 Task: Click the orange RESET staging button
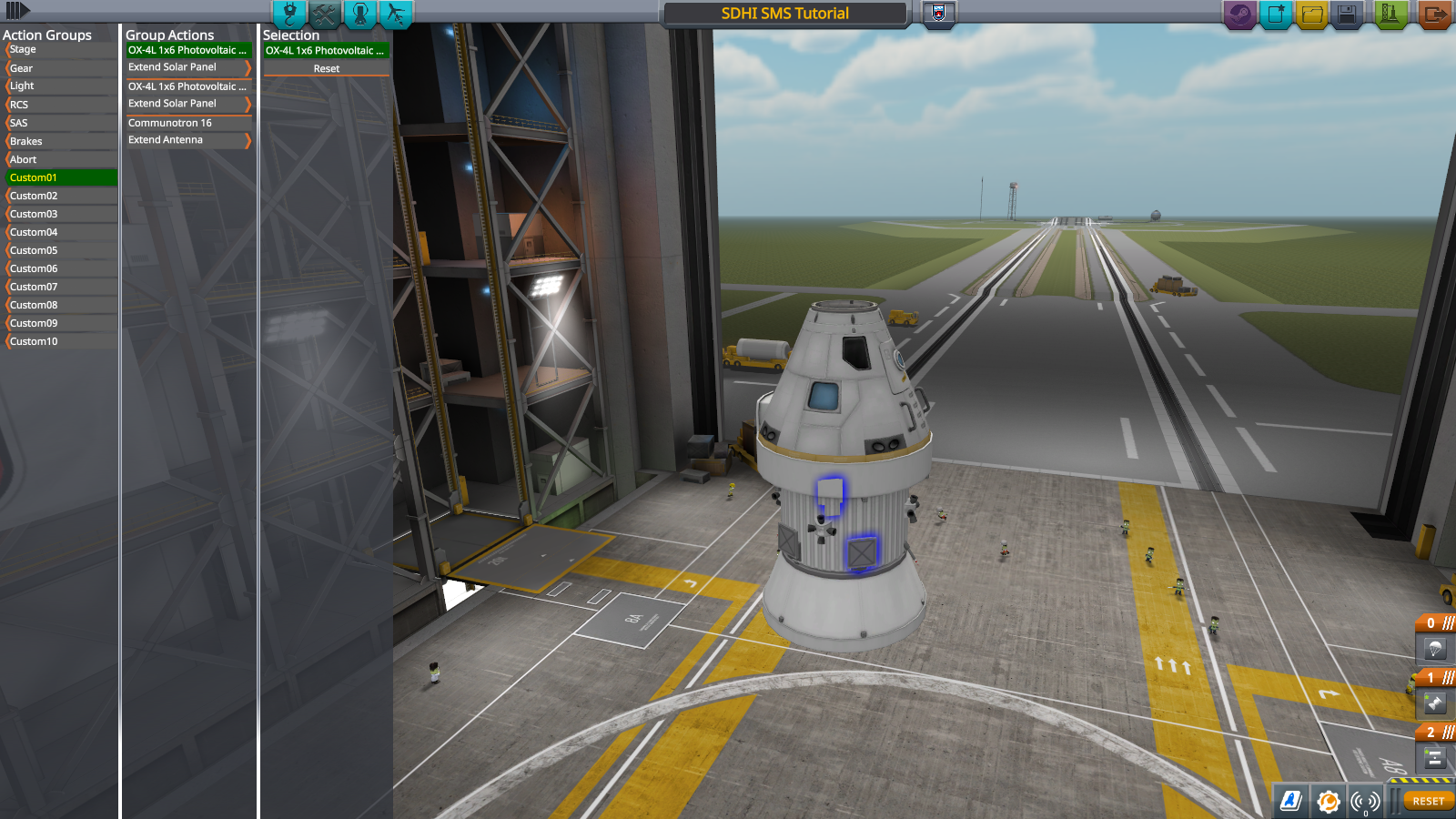tap(1428, 801)
